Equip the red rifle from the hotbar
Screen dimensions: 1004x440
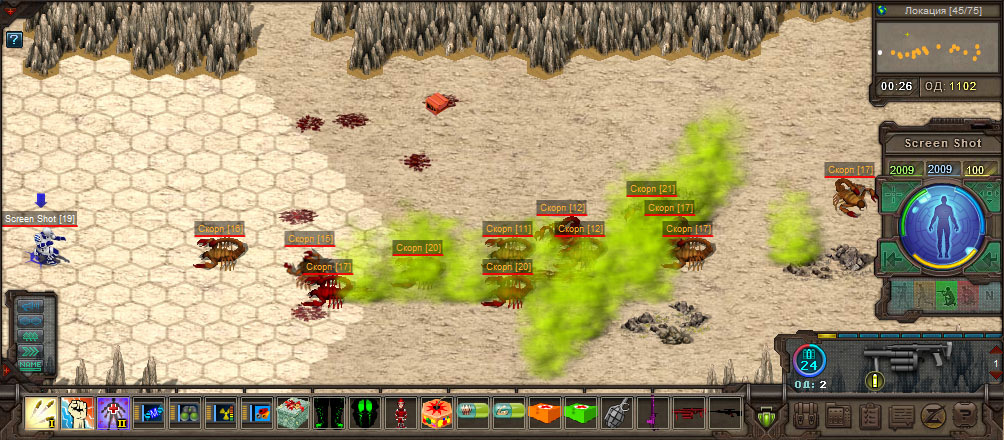tap(689, 412)
